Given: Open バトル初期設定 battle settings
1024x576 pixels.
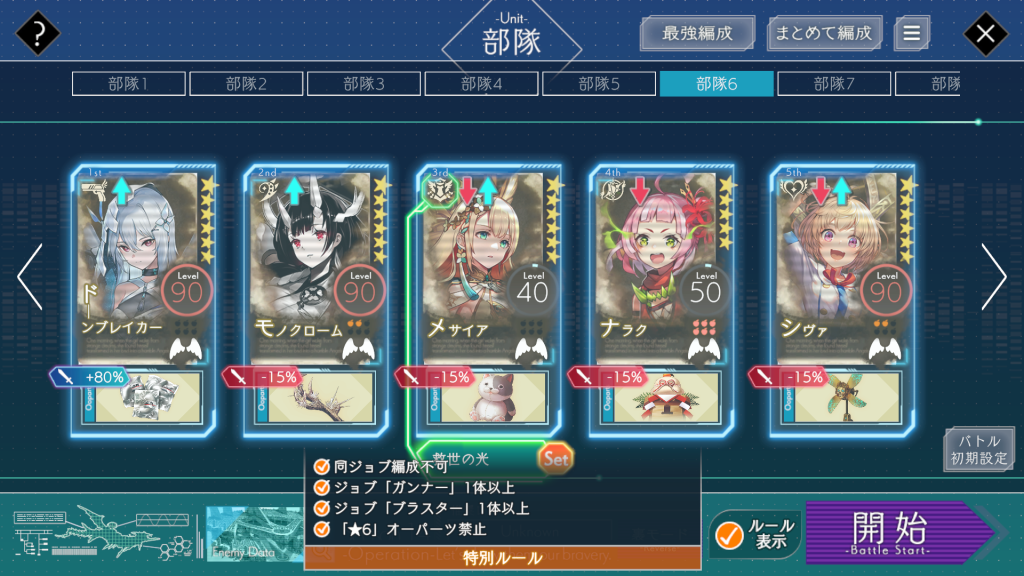Looking at the screenshot, I should (978, 450).
